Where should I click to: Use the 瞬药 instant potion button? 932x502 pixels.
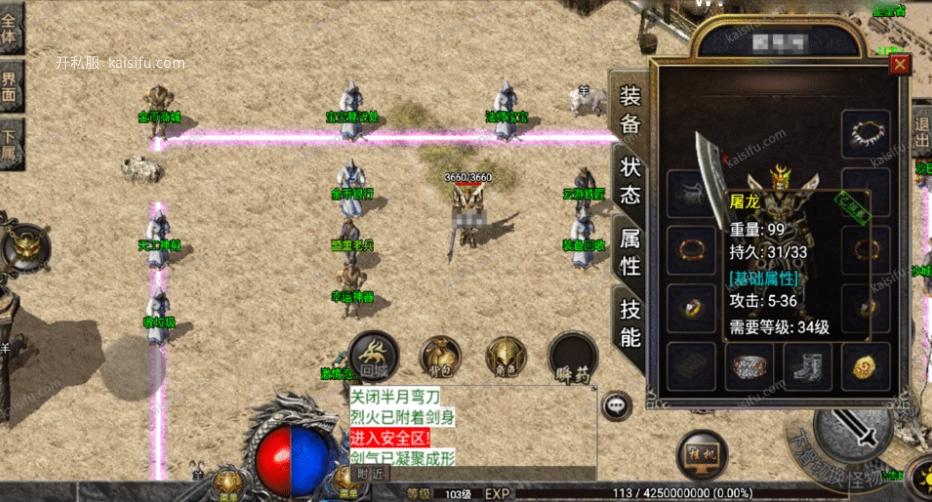point(573,357)
